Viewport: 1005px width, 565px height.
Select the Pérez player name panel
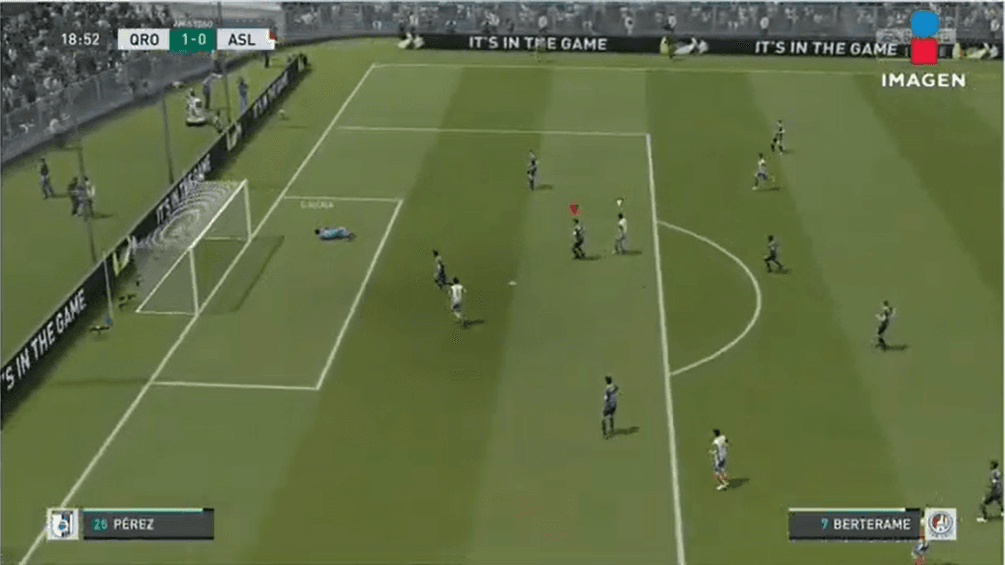tap(147, 524)
